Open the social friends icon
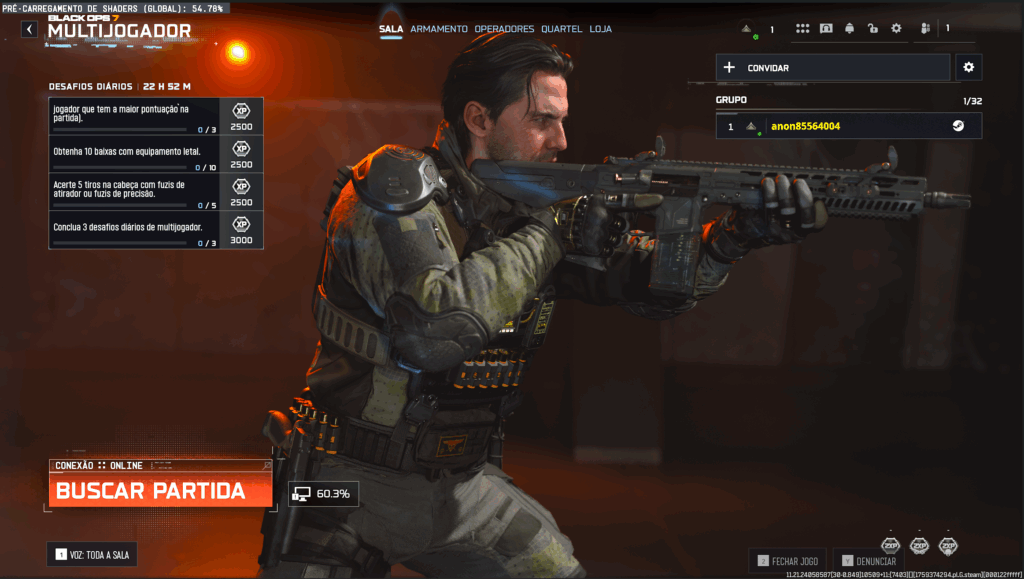1024x579 pixels. click(x=925, y=29)
